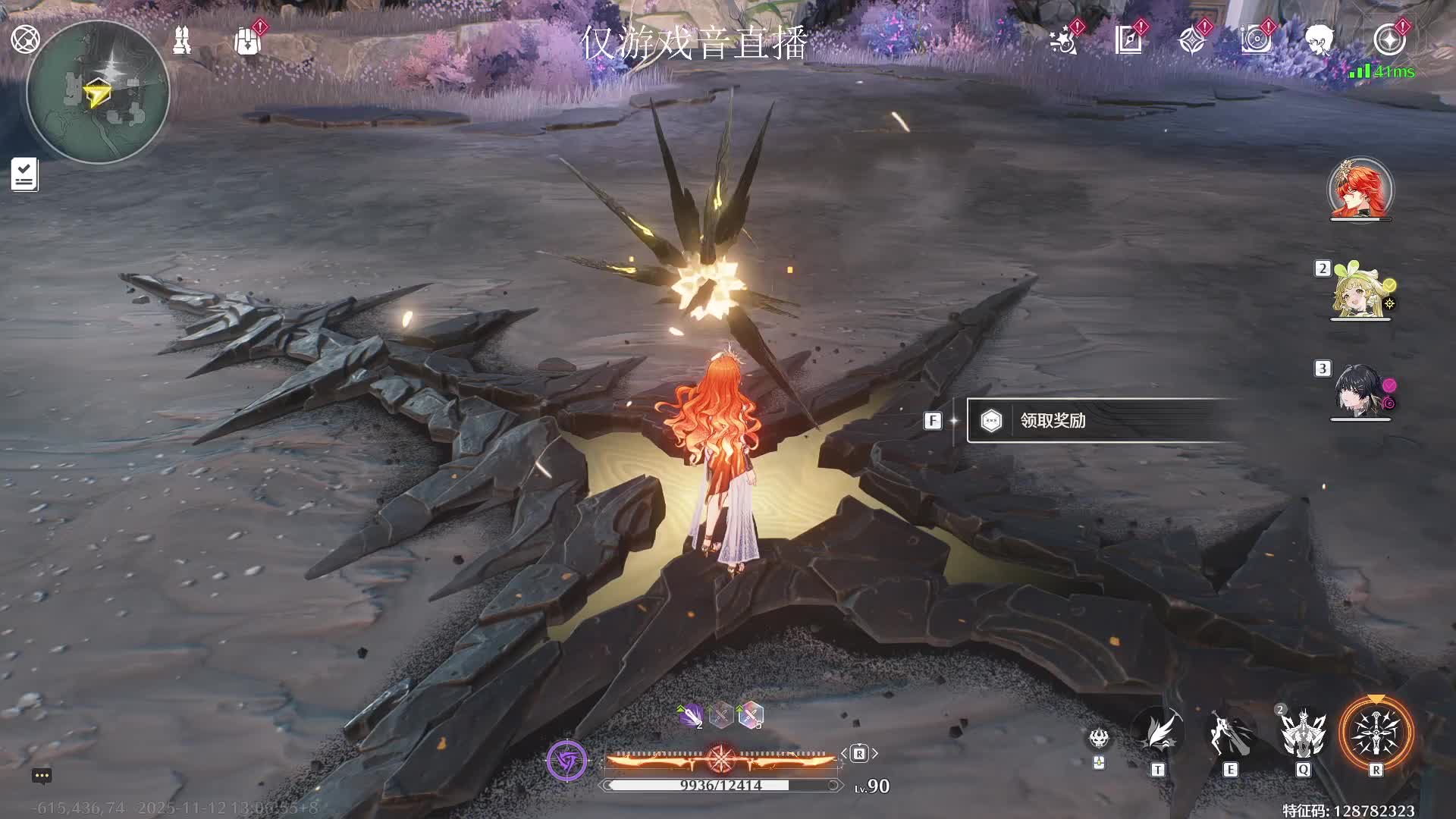Open the book-shaped guide icon
This screenshot has width=1456, height=819.
click(x=1128, y=39)
